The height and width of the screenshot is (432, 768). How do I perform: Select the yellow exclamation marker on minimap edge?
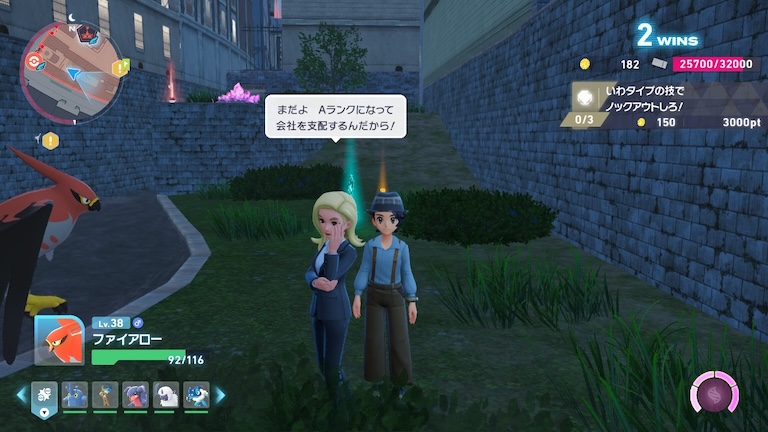[117, 68]
